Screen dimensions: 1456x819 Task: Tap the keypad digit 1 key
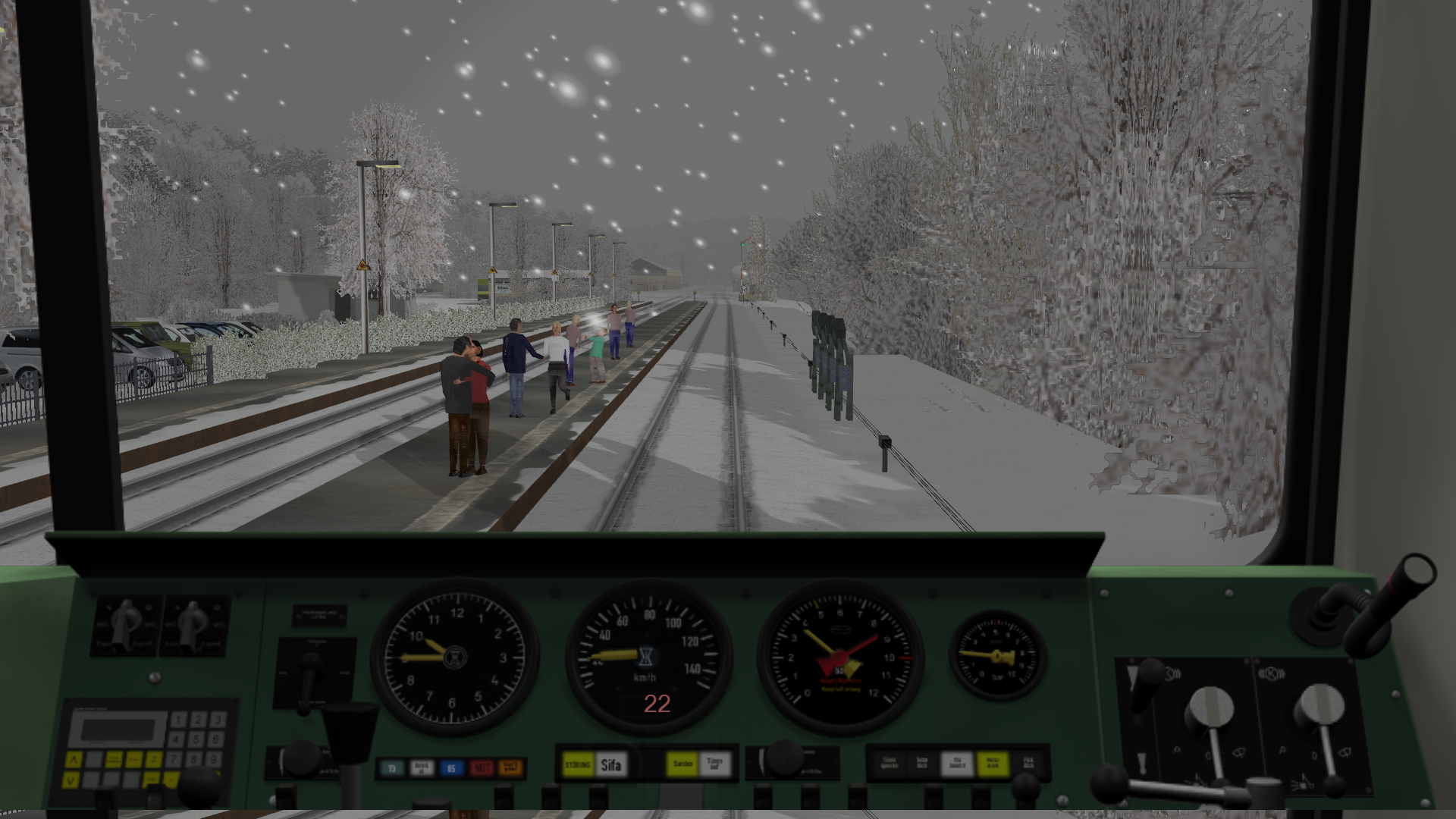[178, 719]
